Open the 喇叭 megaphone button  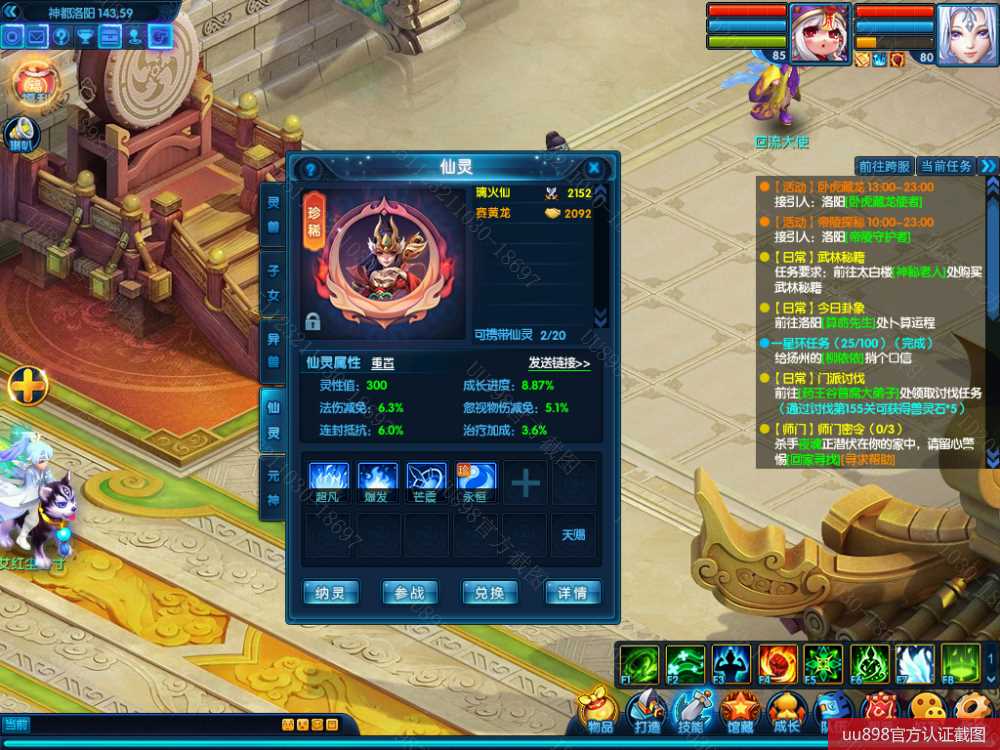tap(22, 132)
